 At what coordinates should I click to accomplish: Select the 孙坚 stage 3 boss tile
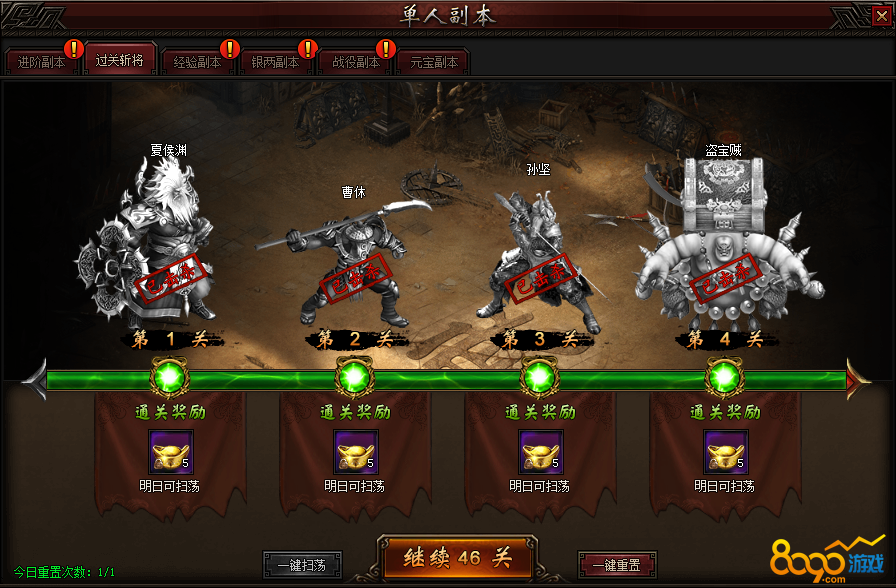click(x=540, y=255)
